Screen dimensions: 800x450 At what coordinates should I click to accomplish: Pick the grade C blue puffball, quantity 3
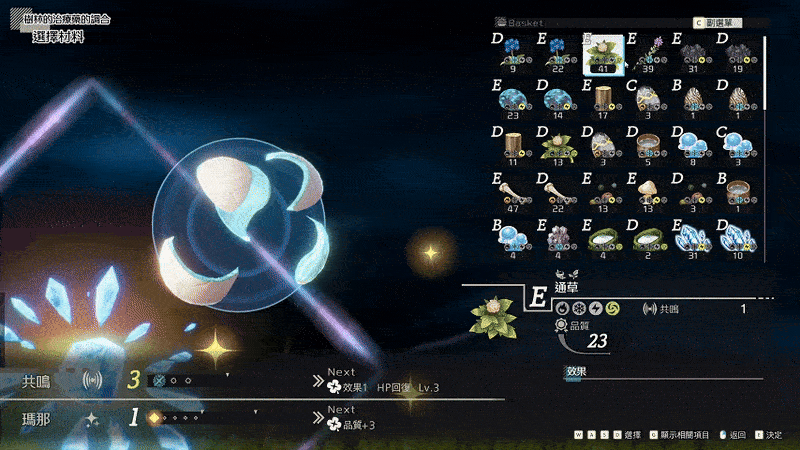click(x=739, y=143)
